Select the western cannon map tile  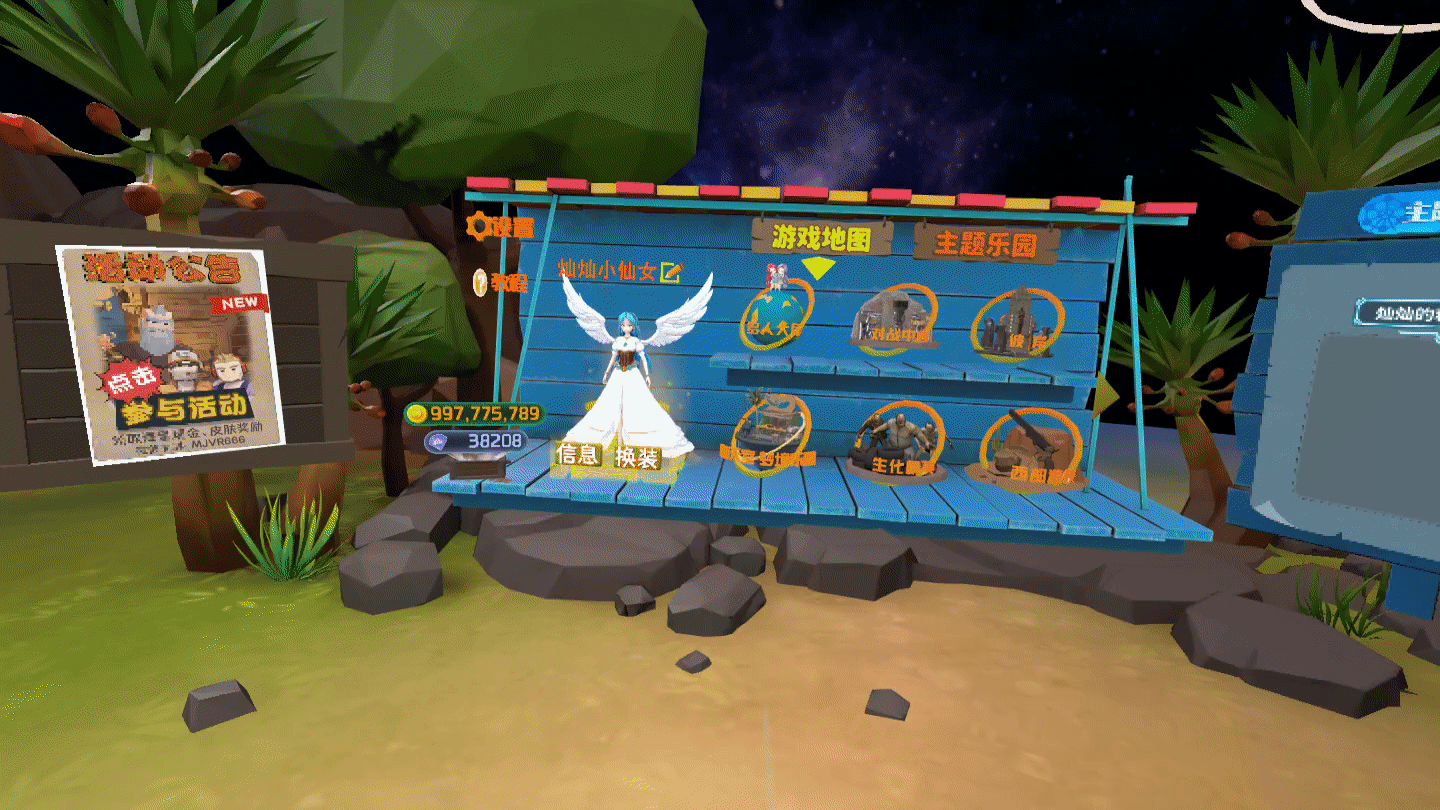tap(1031, 450)
